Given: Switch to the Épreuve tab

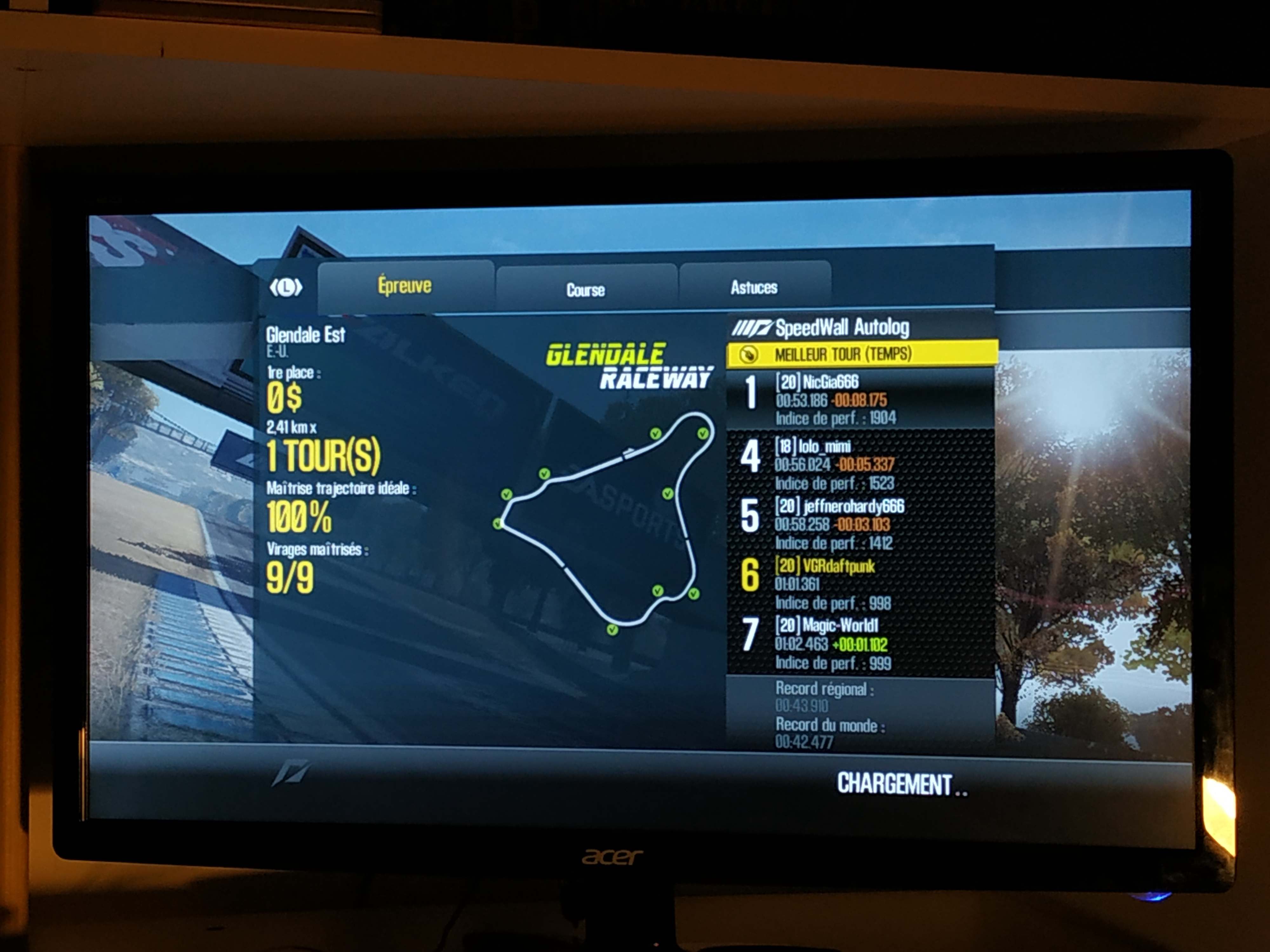Looking at the screenshot, I should click(x=405, y=285).
